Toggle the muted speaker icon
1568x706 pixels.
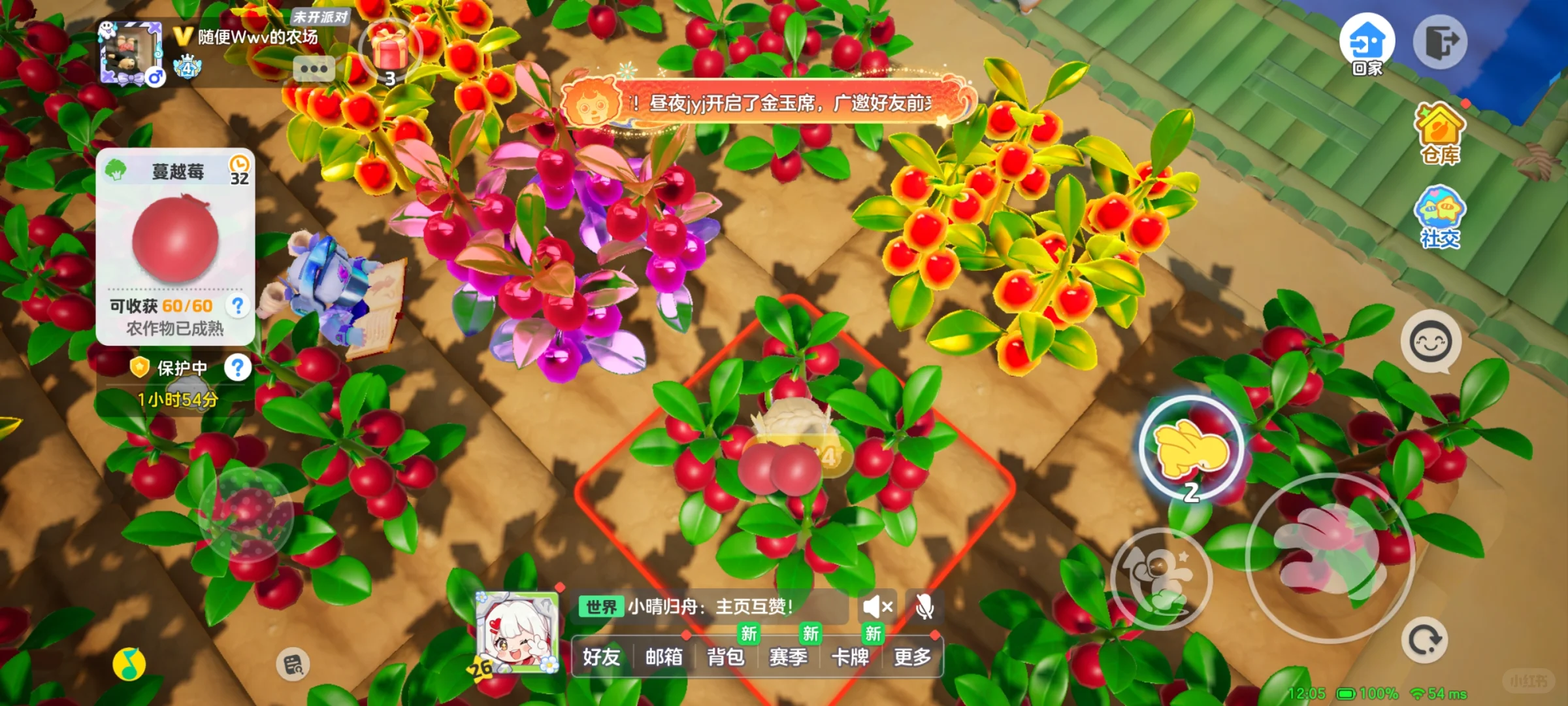(x=877, y=607)
